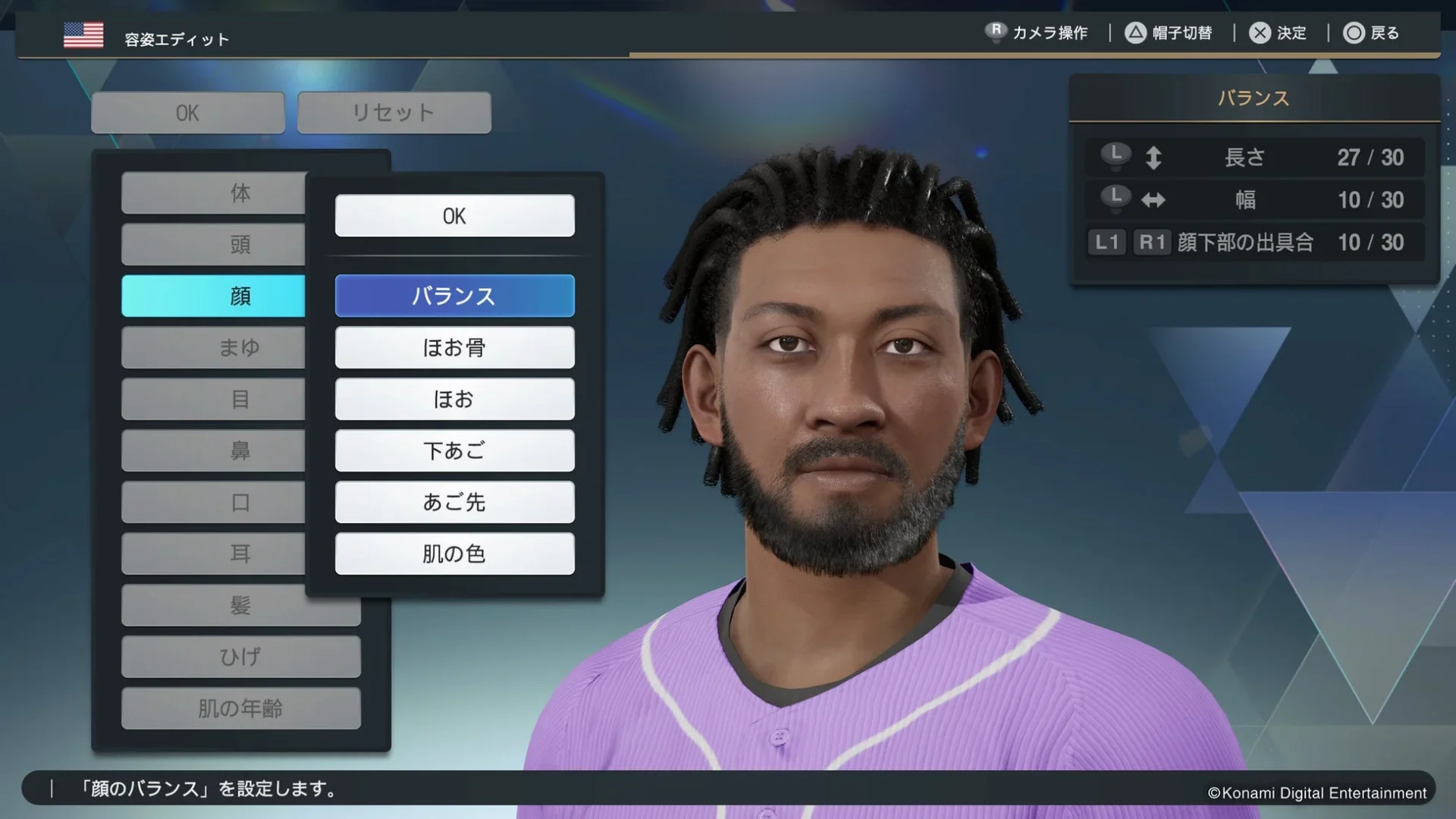Click the L1 button icon in the balance panel
This screenshot has height=819, width=1456.
coord(1106,243)
